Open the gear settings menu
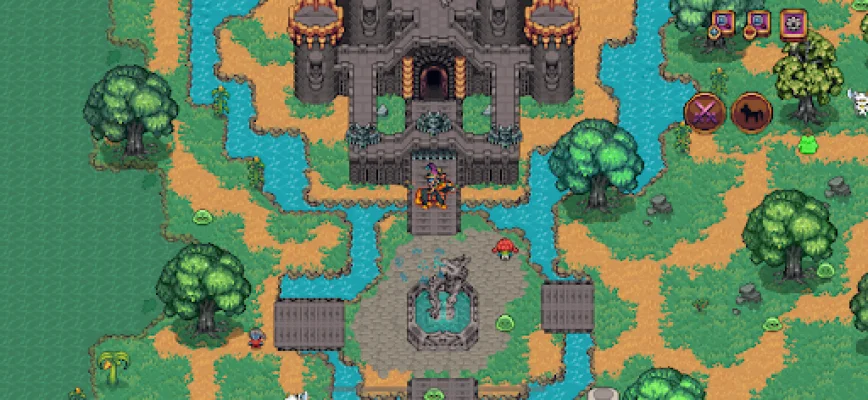The image size is (868, 400). [794, 23]
